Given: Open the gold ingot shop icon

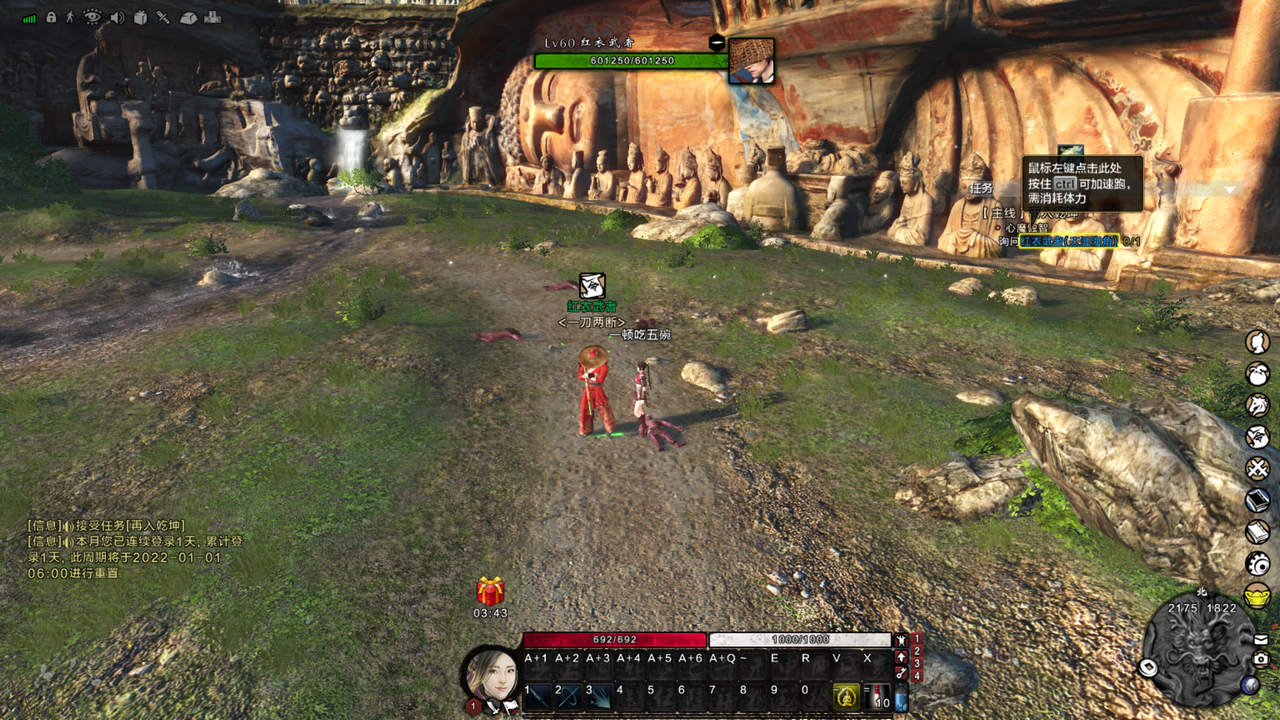Looking at the screenshot, I should point(1257,596).
